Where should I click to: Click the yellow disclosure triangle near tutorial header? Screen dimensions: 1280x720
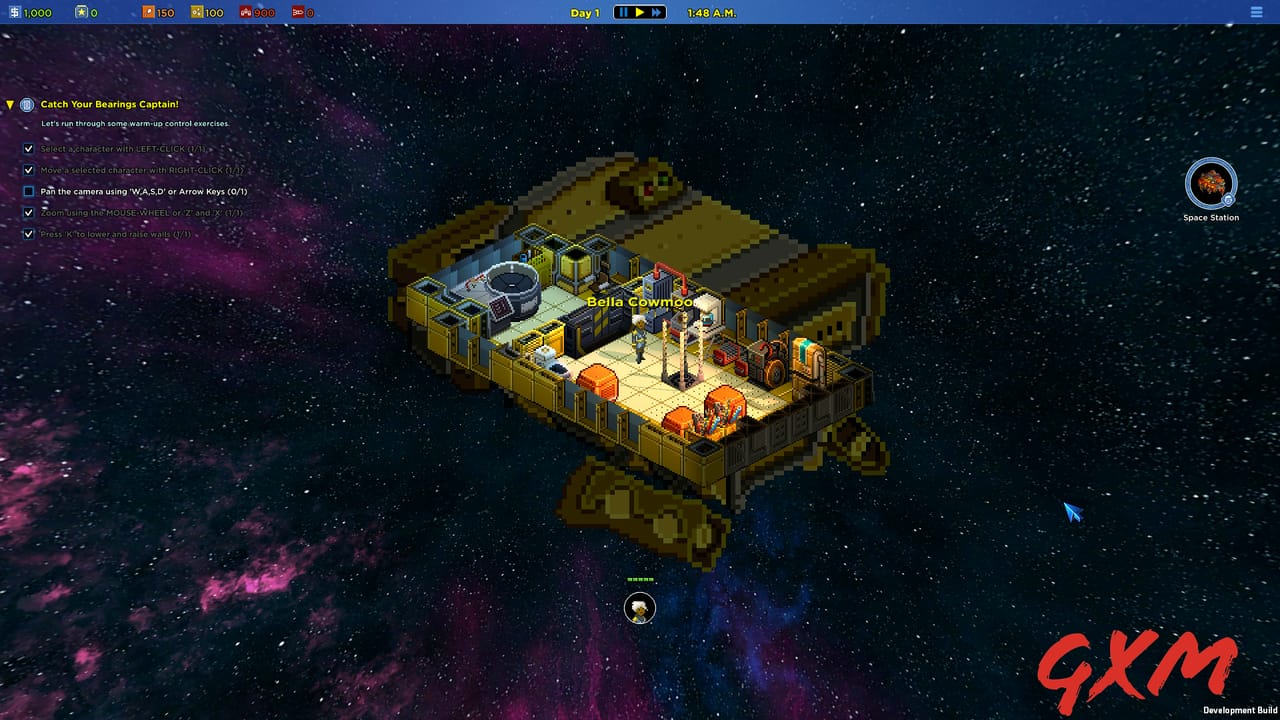click(10, 104)
